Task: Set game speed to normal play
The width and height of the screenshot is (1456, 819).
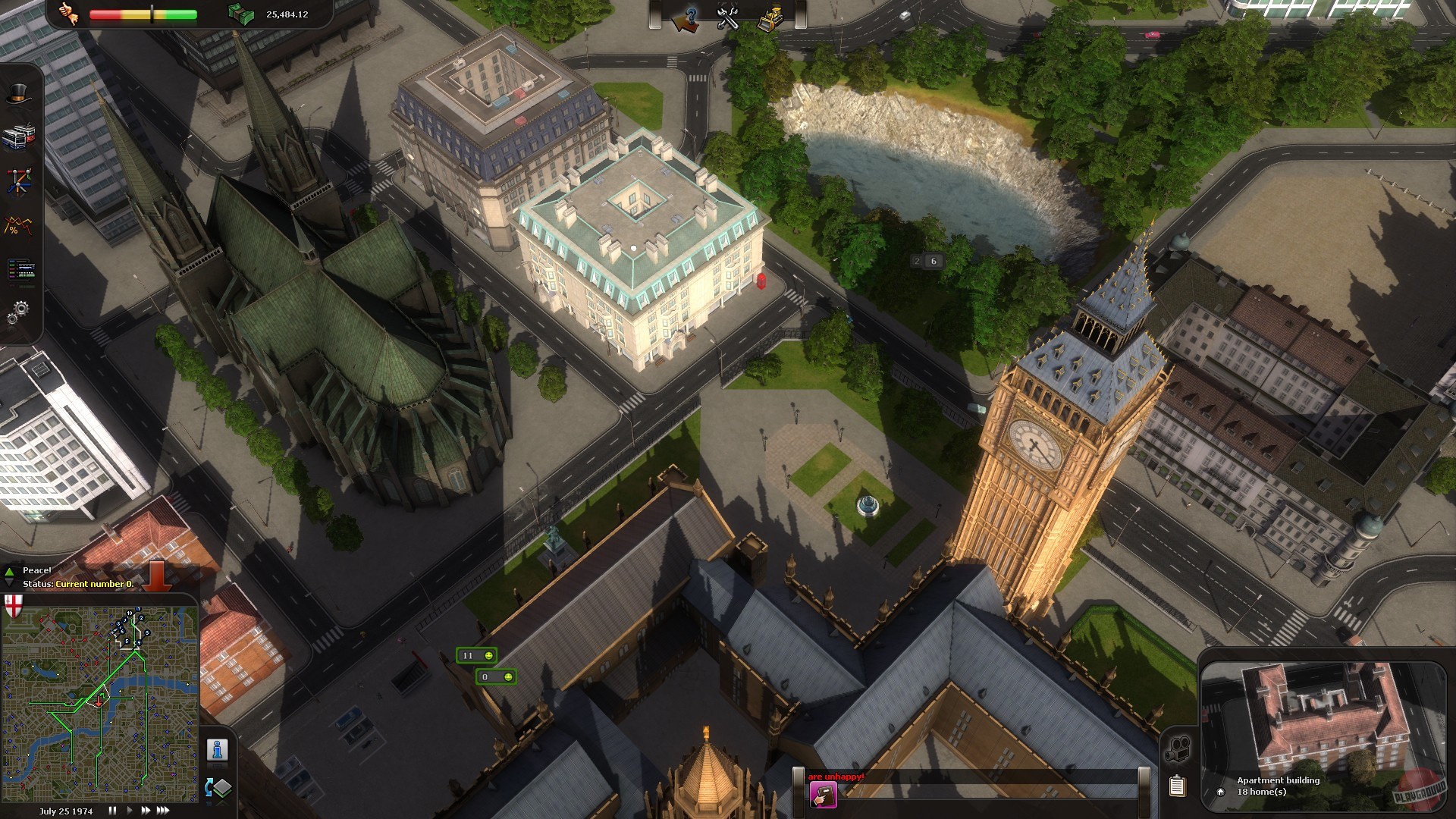Action: pyautogui.click(x=129, y=811)
